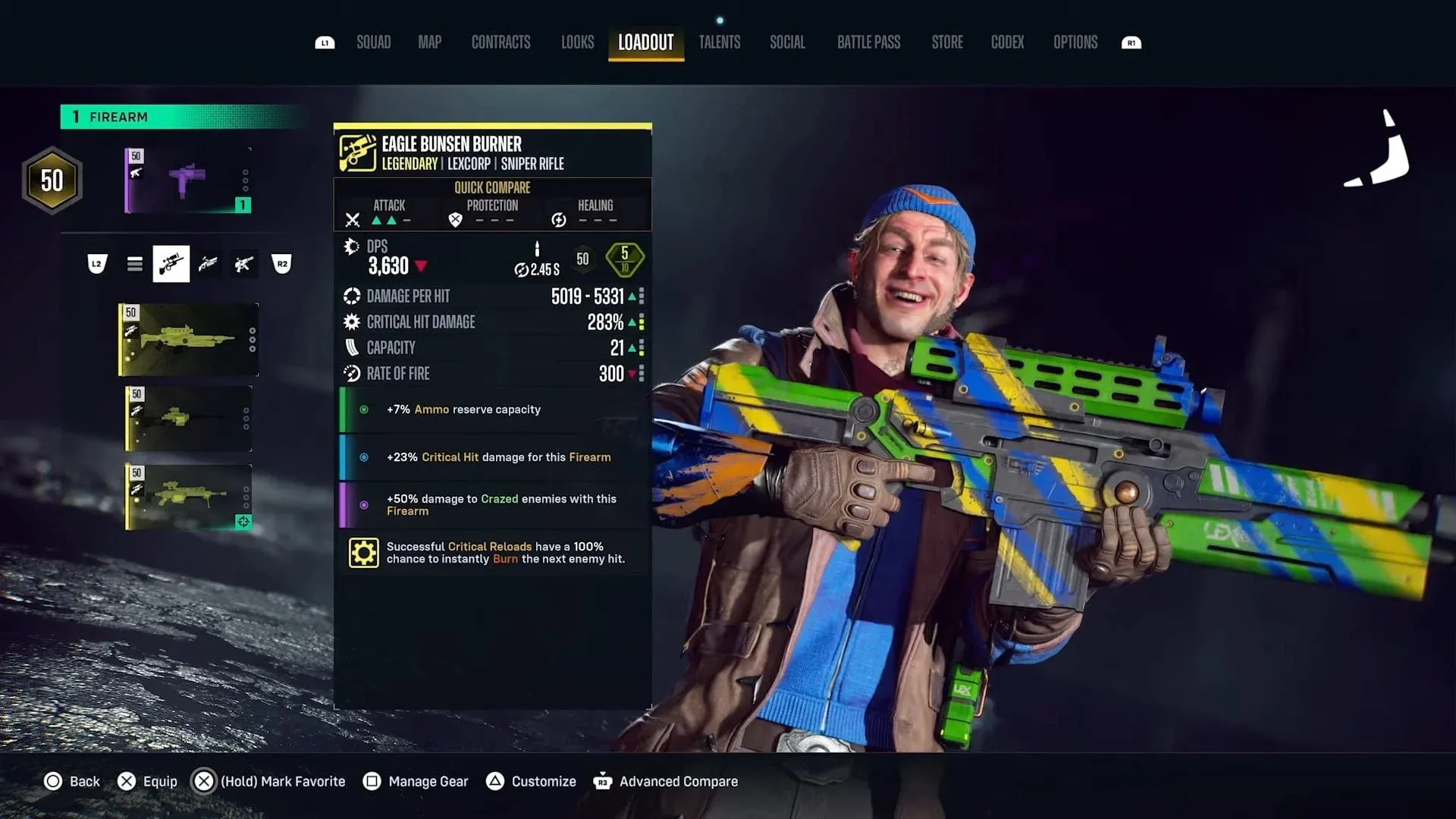Select the equipped purple firearm slot
The width and height of the screenshot is (1456, 819).
[188, 180]
